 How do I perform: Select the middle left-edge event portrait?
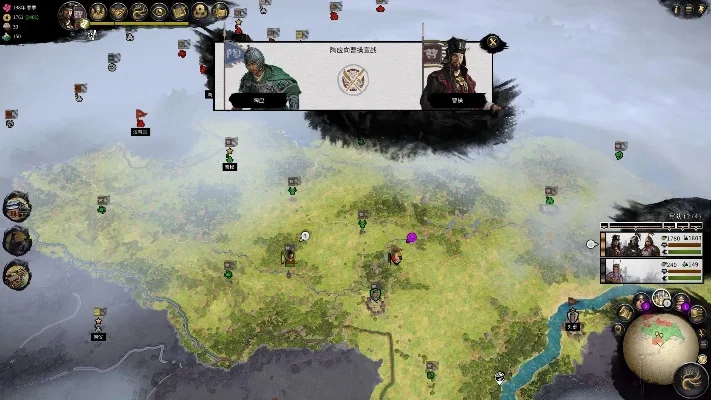[x=17, y=240]
